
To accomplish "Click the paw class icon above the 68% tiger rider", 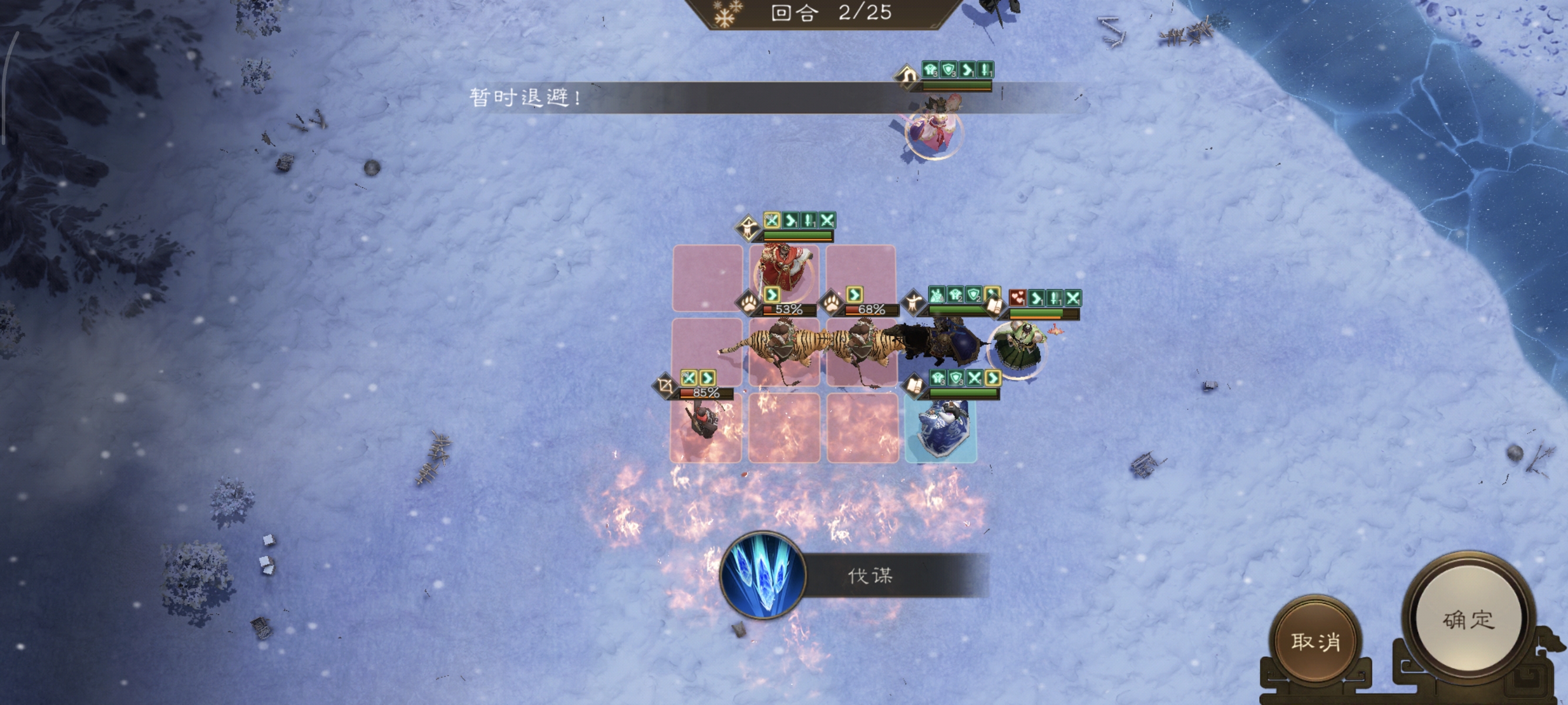I will pos(830,303).
